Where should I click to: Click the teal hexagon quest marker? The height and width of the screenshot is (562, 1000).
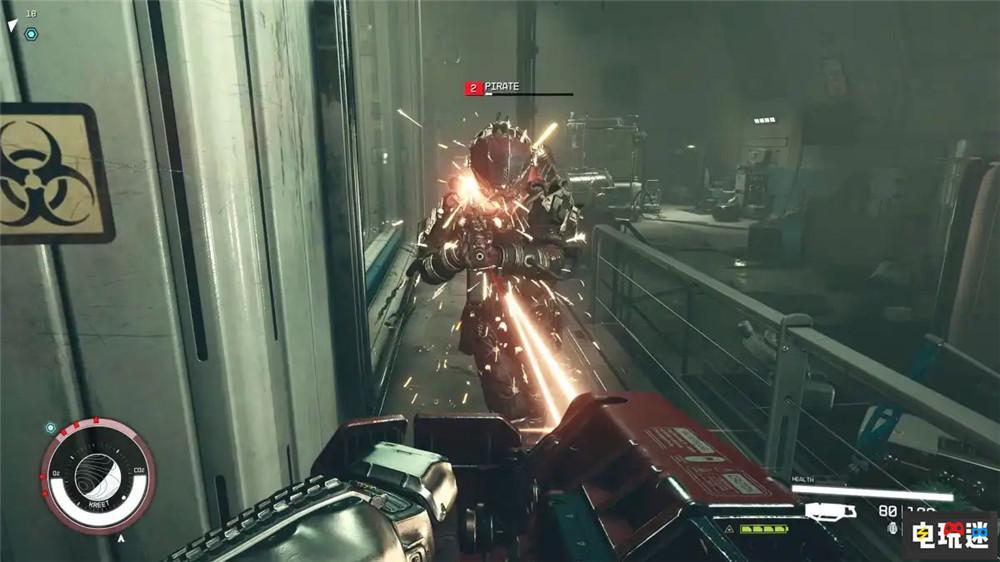coord(31,33)
